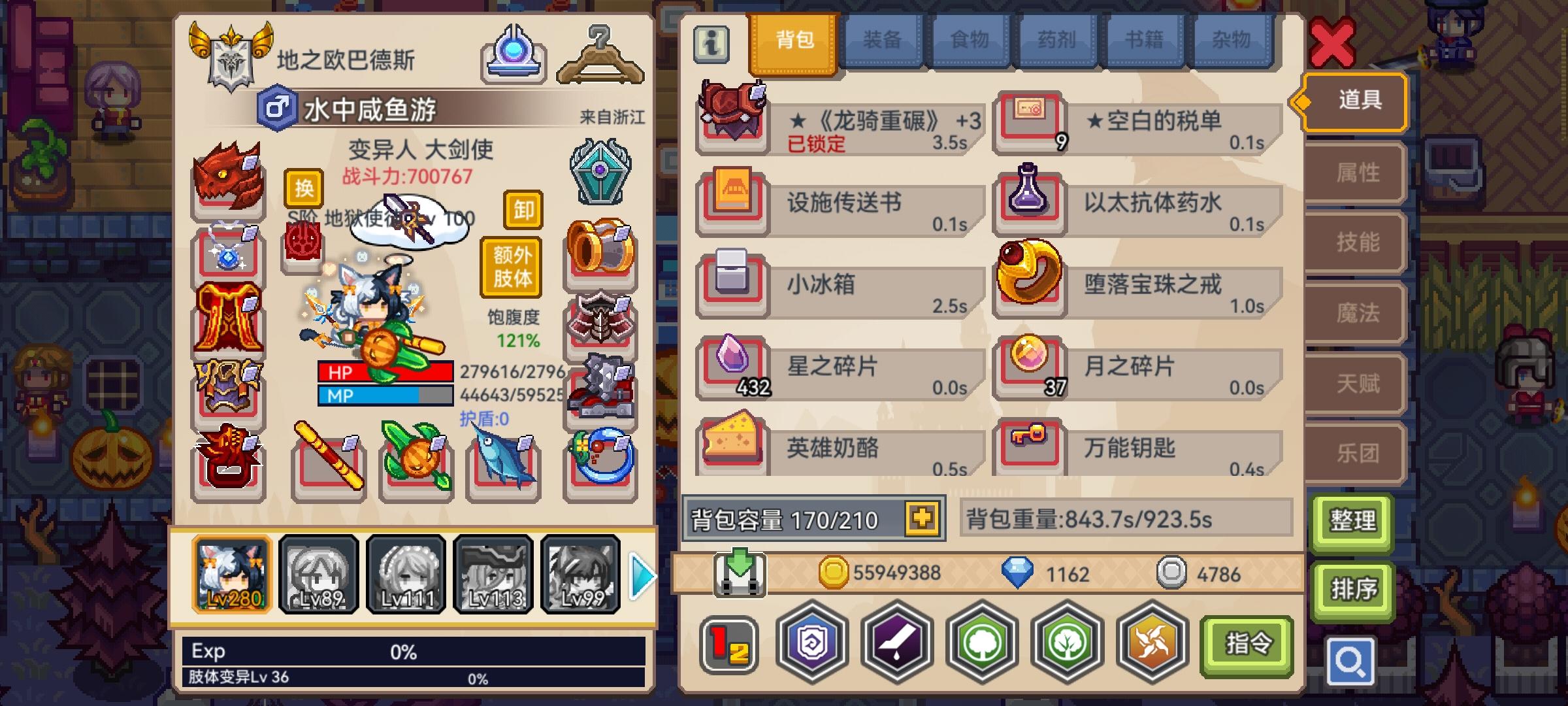Viewport: 1568px width, 706px height.
Task: Select the Lv89 party member thumbnail
Action: 318,574
